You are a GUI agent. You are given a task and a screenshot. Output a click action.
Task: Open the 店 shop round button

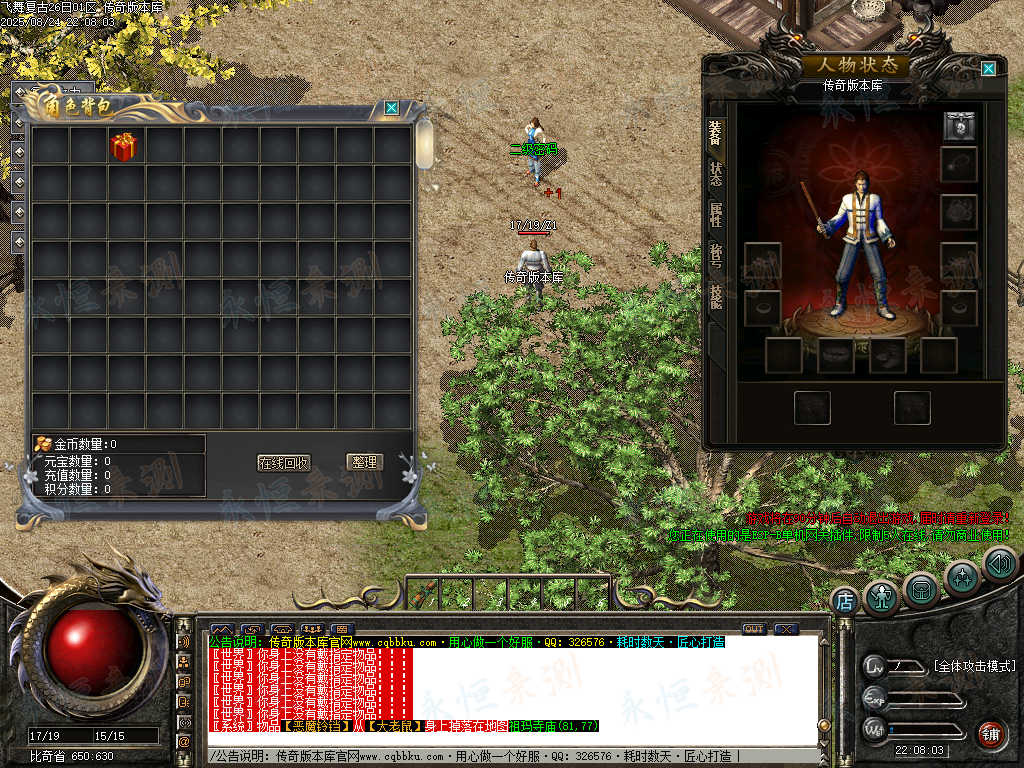[x=845, y=602]
